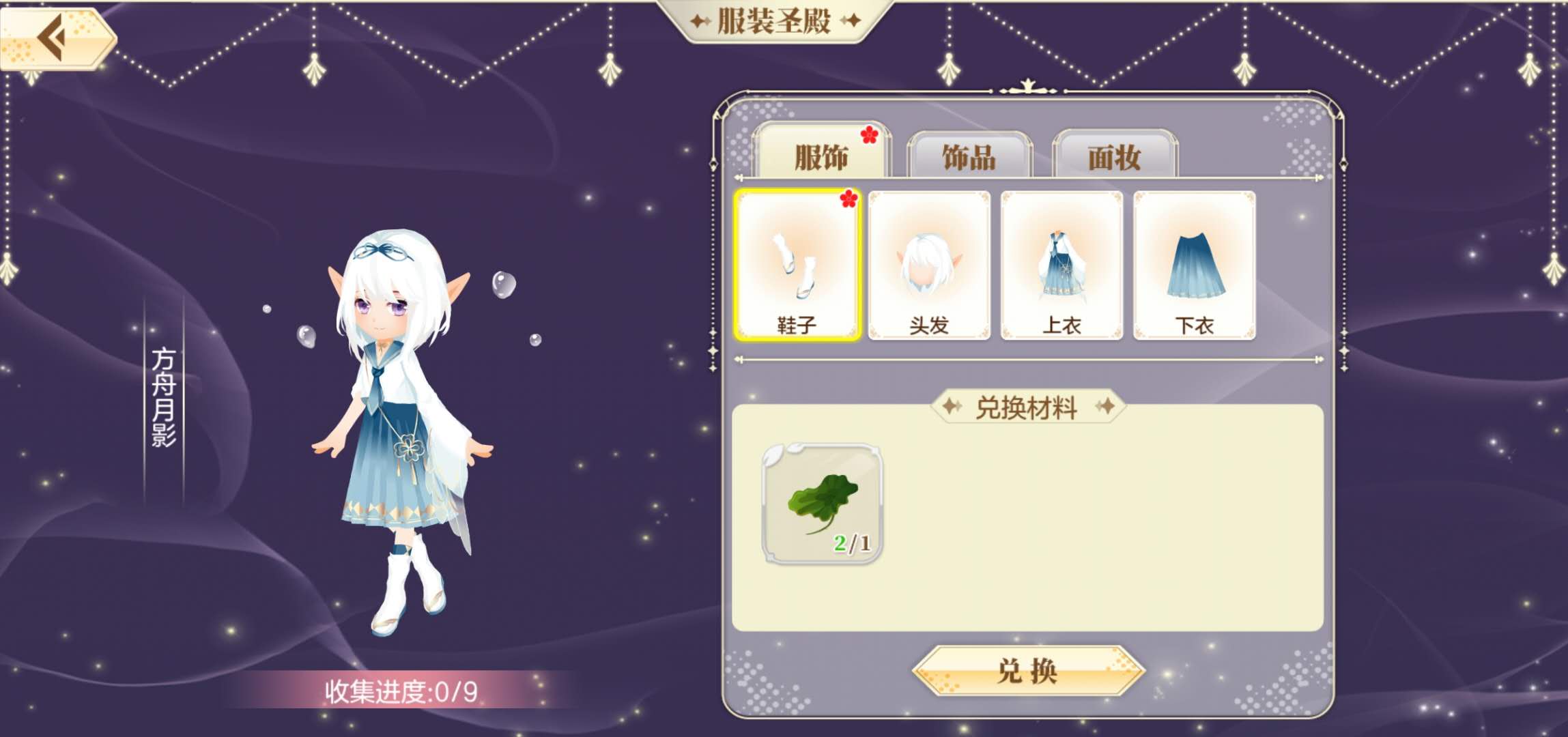This screenshot has width=1568, height=737.
Task: Pick the 上衣 top item
Action: click(x=1061, y=265)
